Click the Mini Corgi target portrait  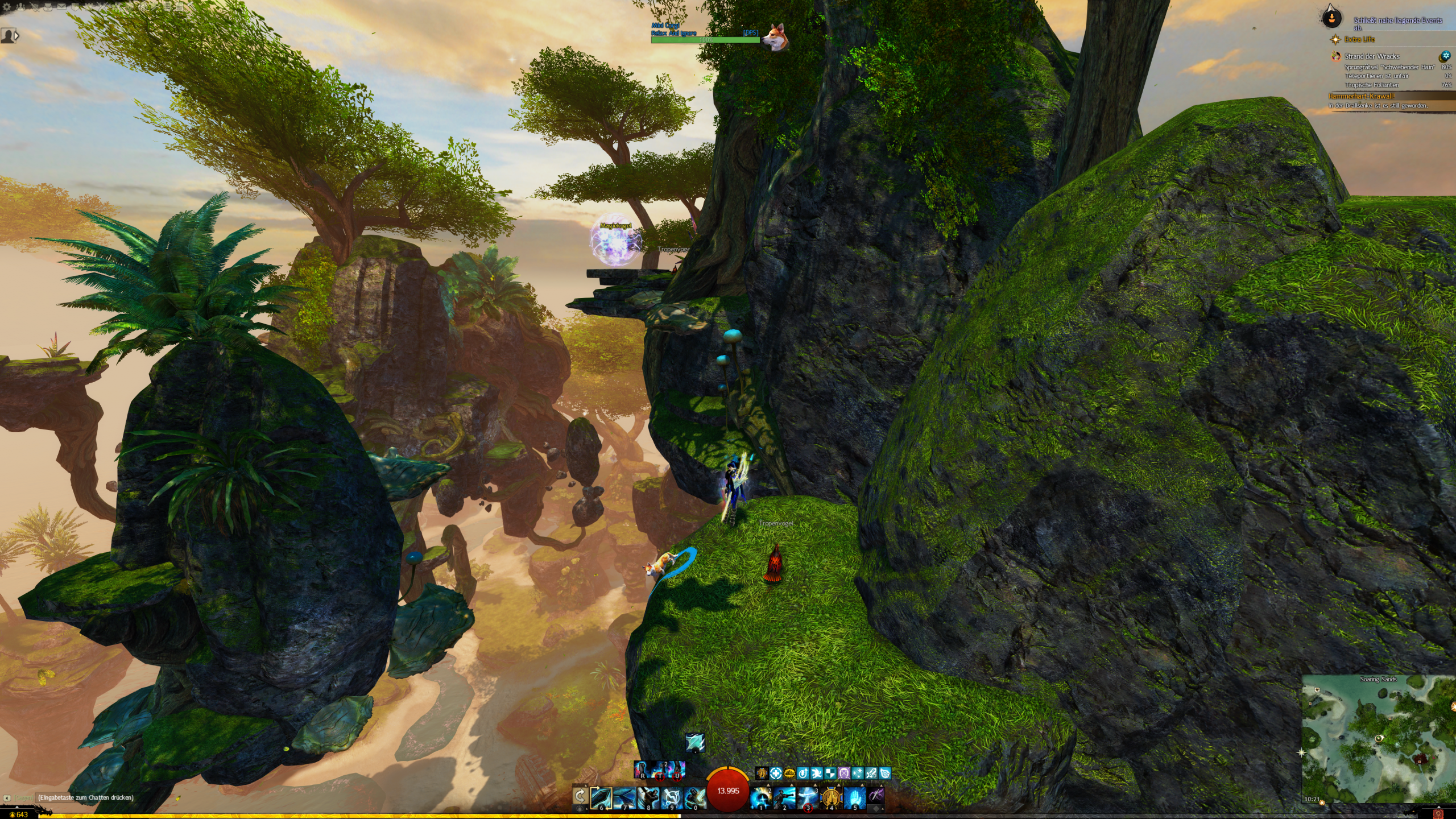773,37
